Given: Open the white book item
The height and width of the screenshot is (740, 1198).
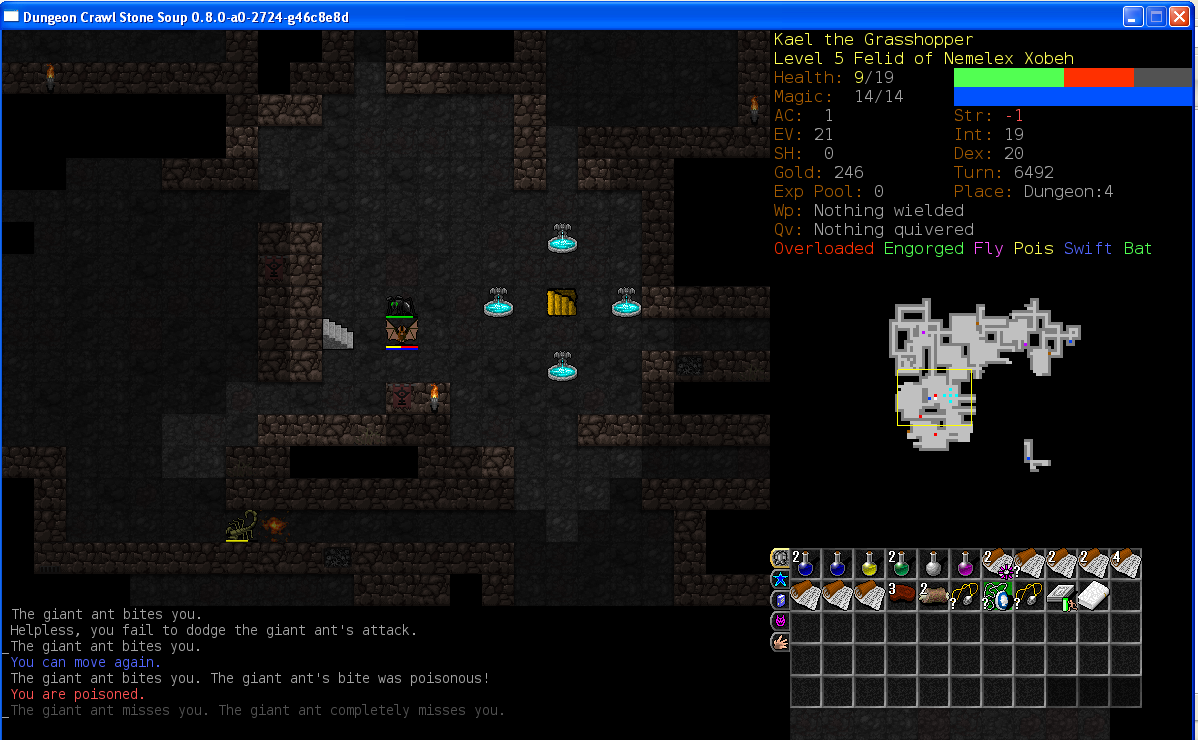Looking at the screenshot, I should [x=1094, y=596].
